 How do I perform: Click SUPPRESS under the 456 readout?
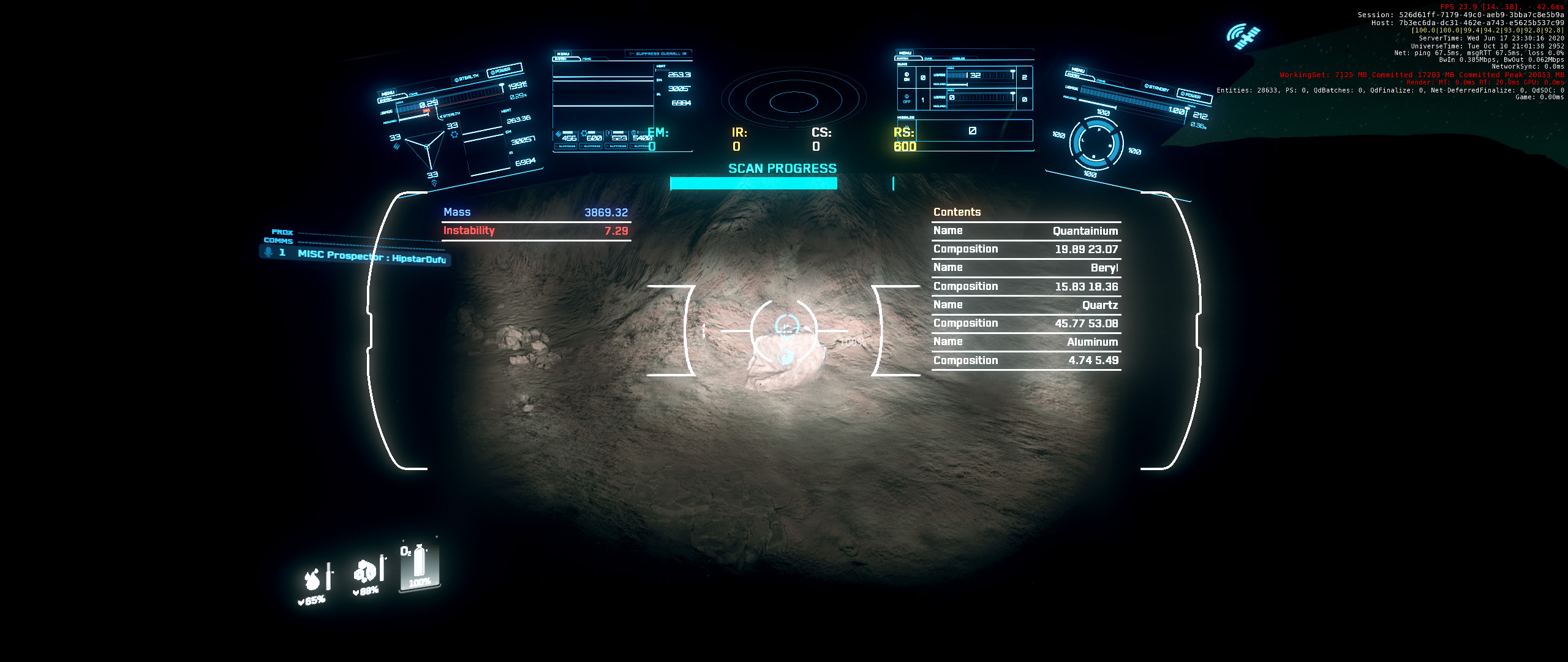(566, 146)
